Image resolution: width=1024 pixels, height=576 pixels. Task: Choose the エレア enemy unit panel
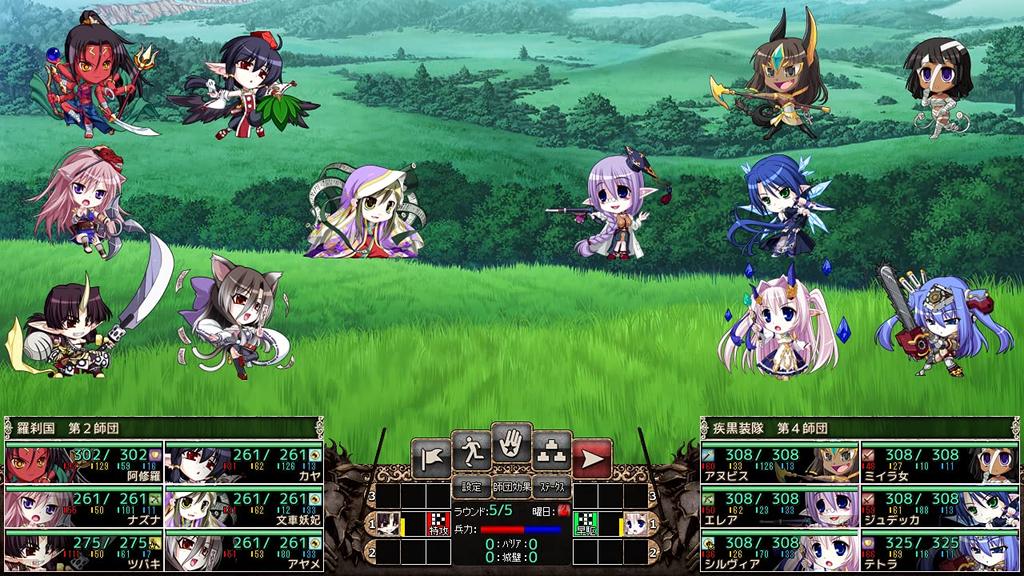[x=779, y=507]
